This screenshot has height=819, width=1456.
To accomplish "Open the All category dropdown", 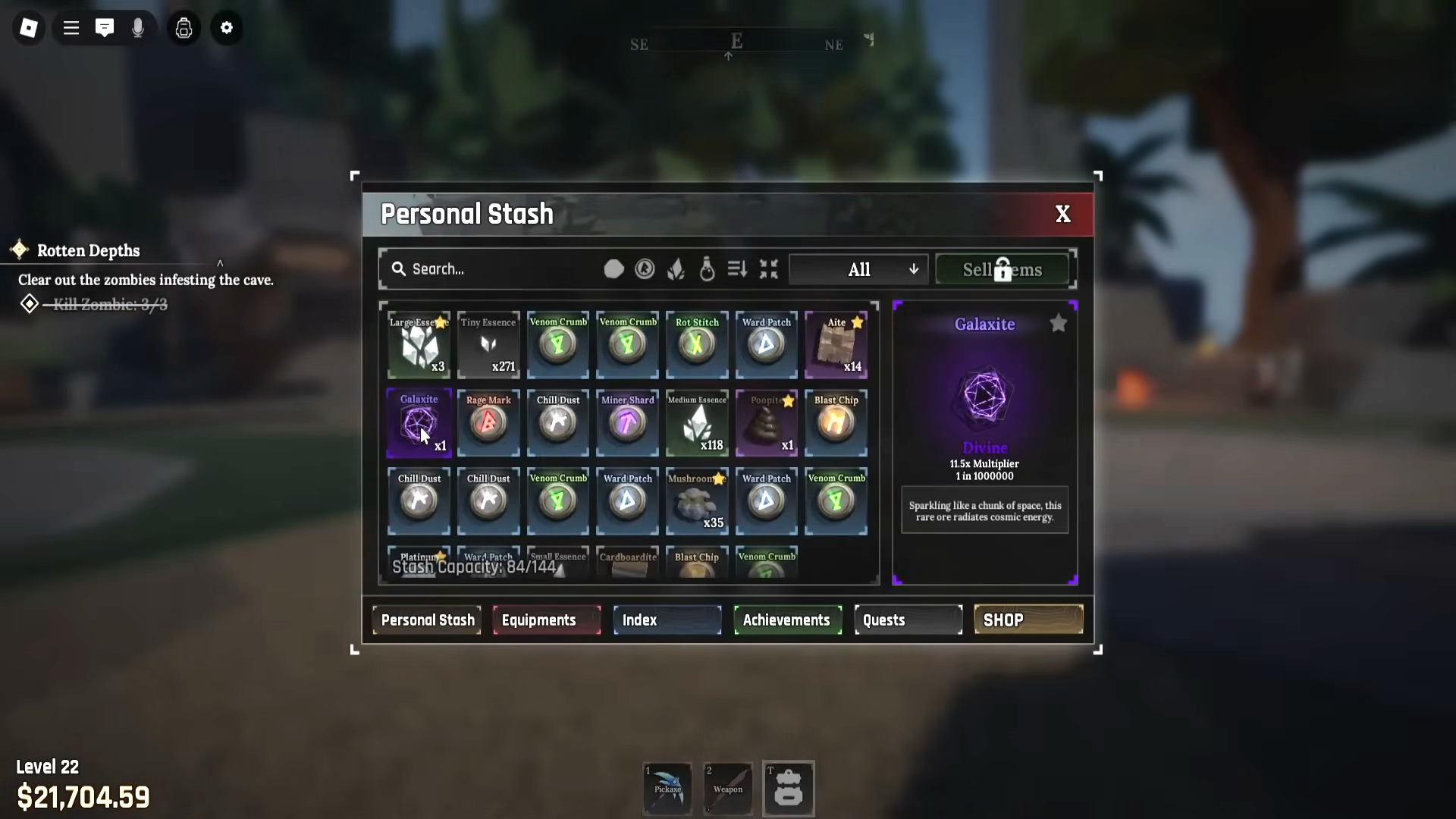I will pyautogui.click(x=858, y=268).
